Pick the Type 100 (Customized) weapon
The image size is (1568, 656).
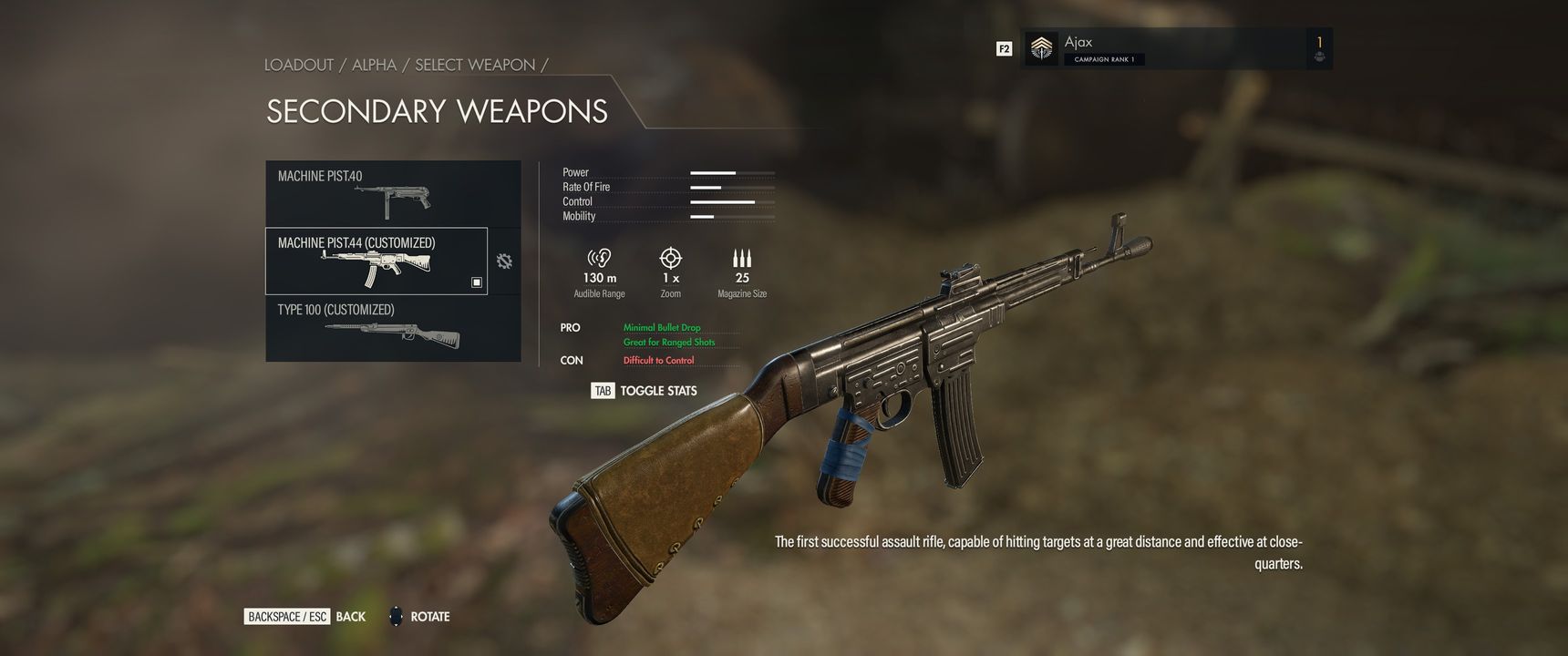click(x=393, y=328)
